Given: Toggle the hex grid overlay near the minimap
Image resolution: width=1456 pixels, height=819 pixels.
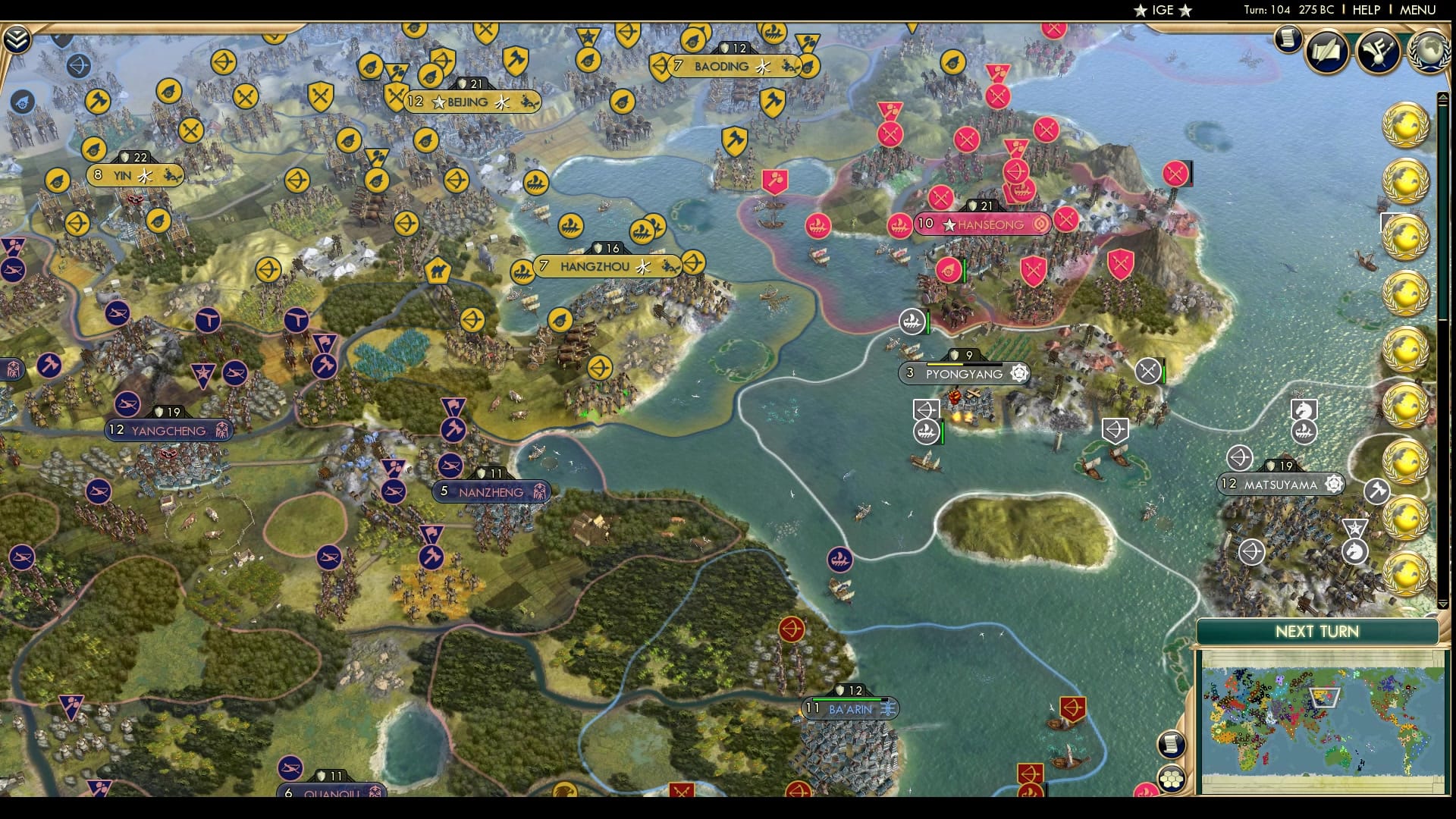Looking at the screenshot, I should [x=1172, y=780].
